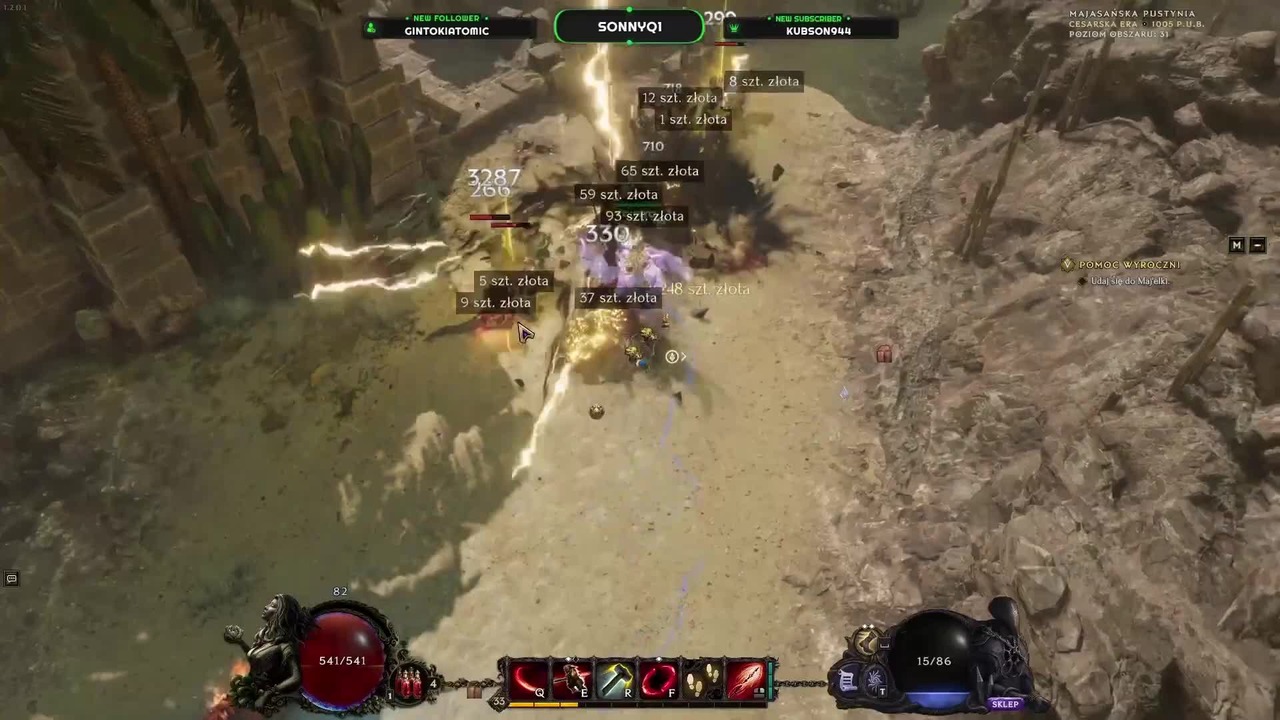The image size is (1280, 720).
Task: Open the chat bubble icon
Action: [x=12, y=578]
